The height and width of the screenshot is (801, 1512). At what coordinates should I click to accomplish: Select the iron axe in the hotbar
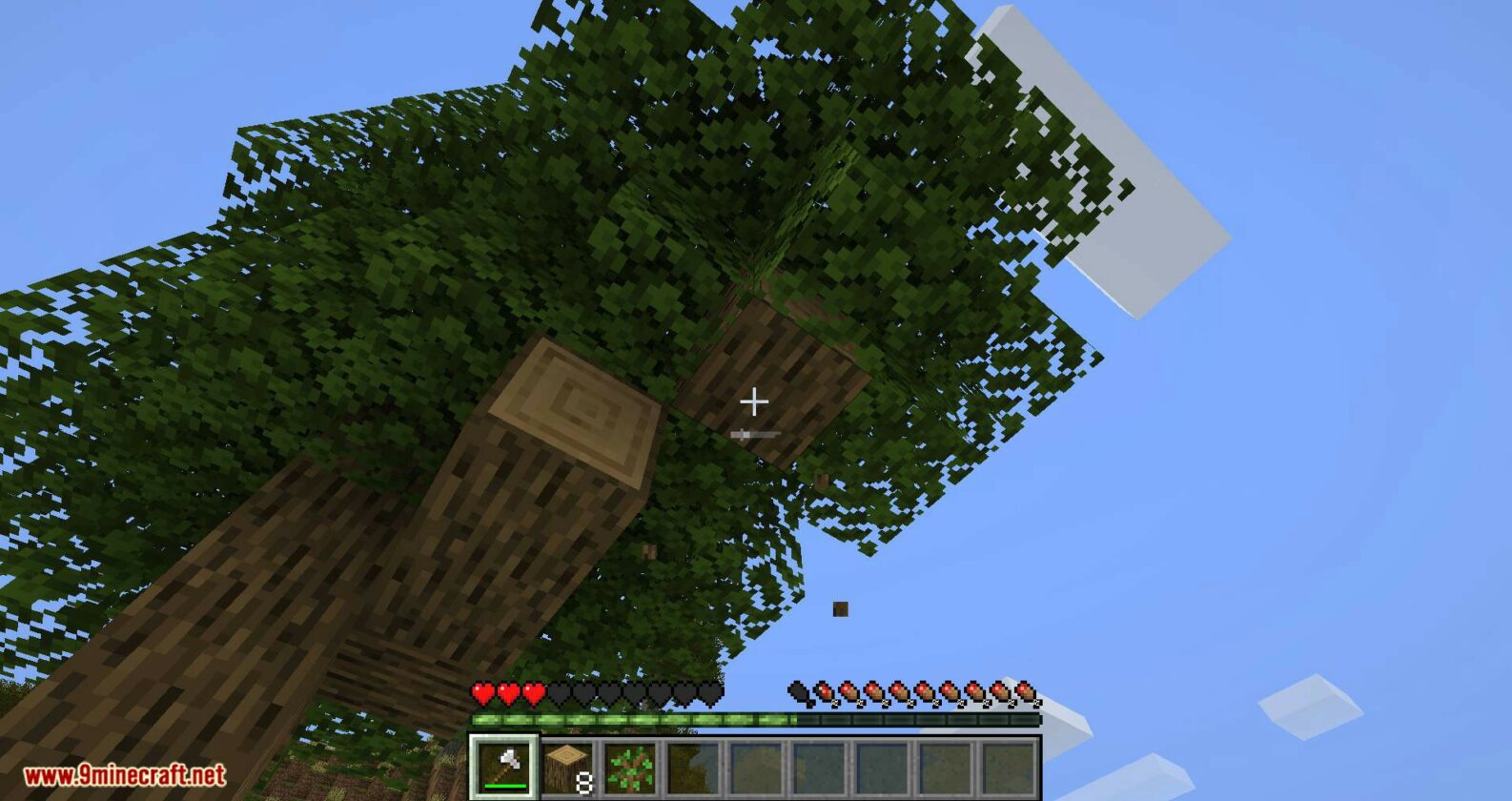[503, 766]
